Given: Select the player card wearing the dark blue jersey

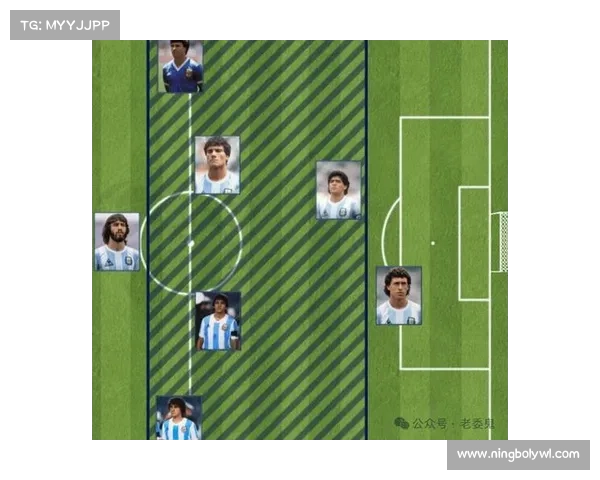Looking at the screenshot, I should pos(181,67).
